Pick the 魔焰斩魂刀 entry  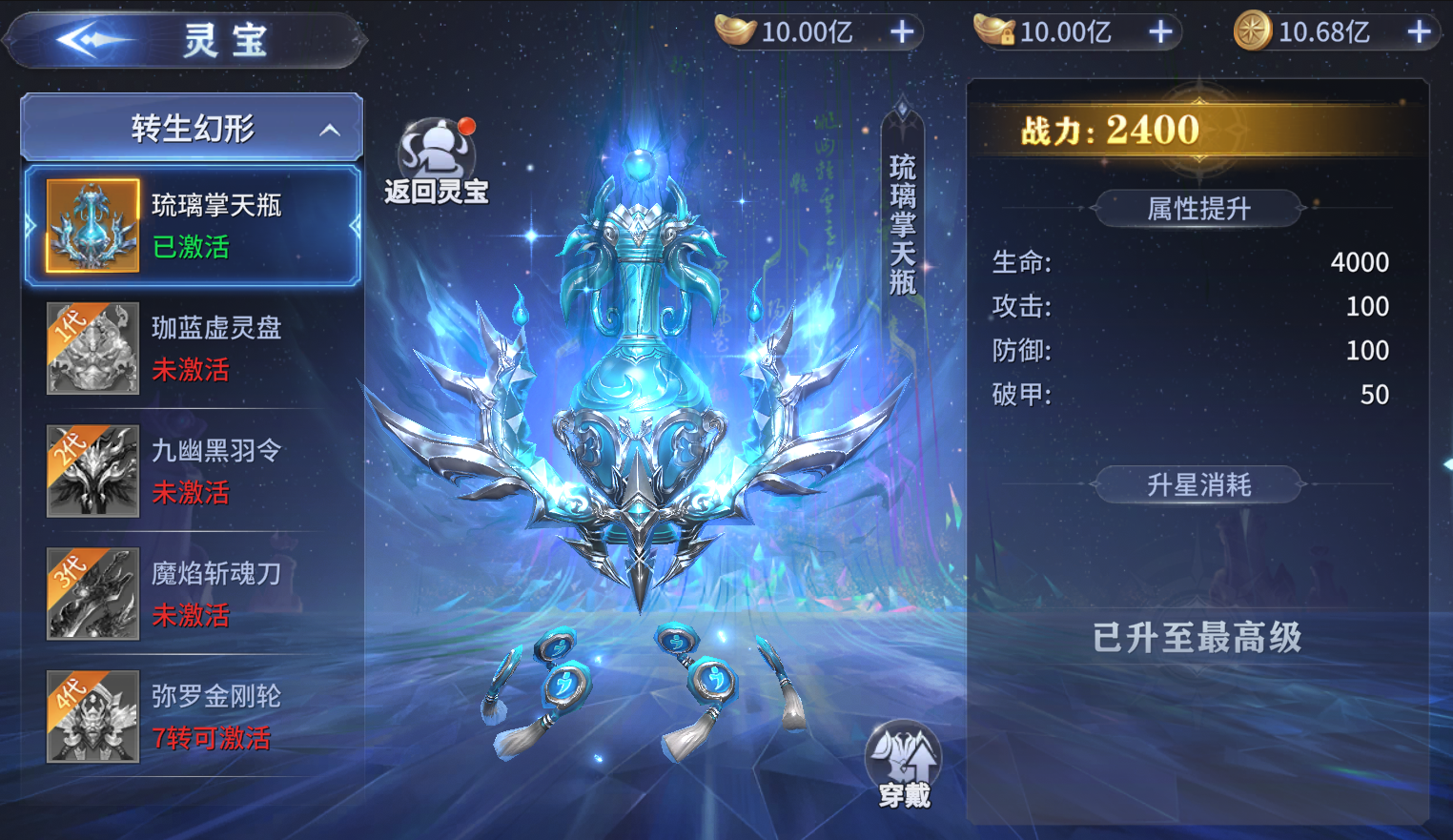[x=193, y=594]
